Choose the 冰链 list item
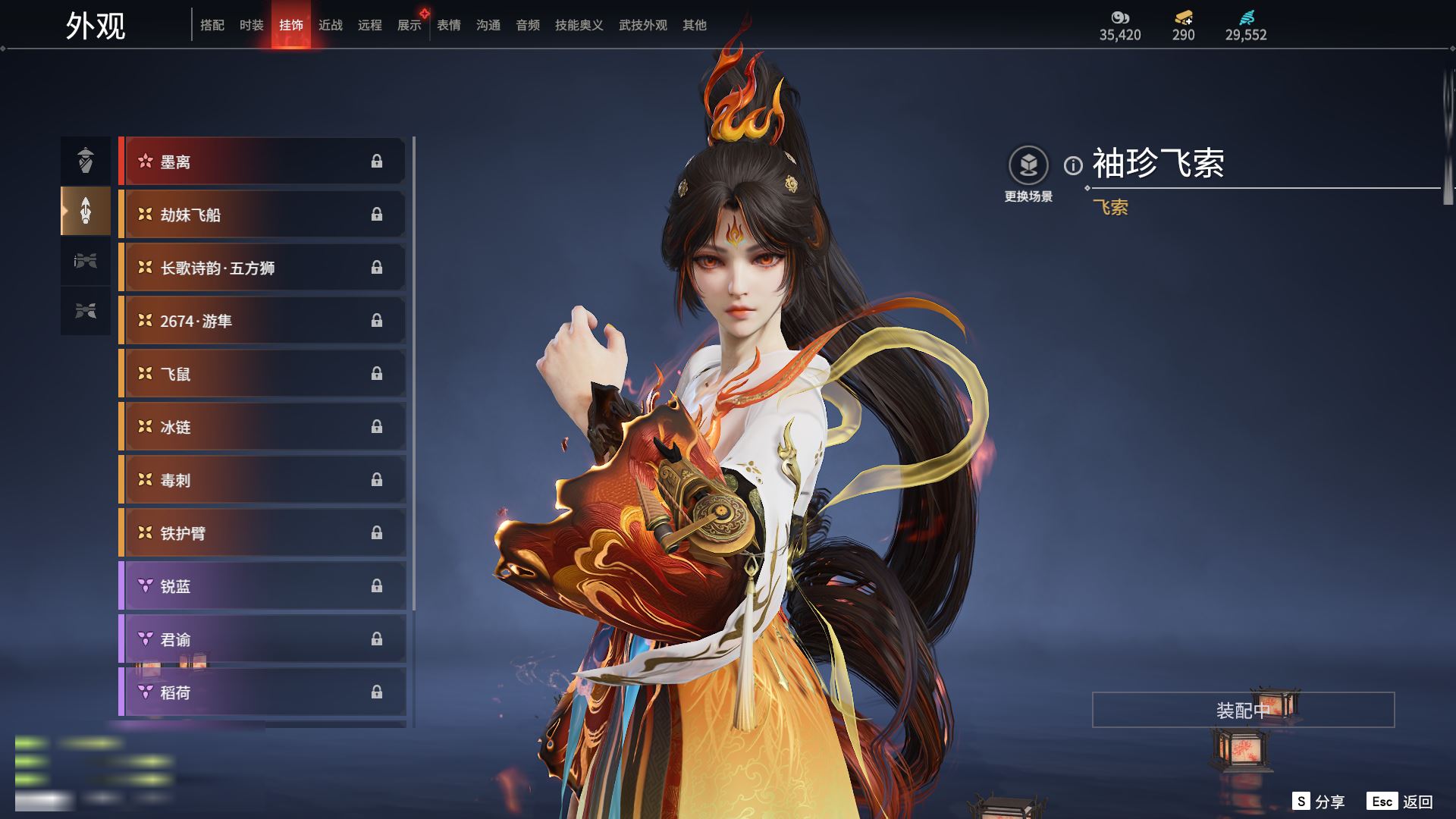 [262, 427]
